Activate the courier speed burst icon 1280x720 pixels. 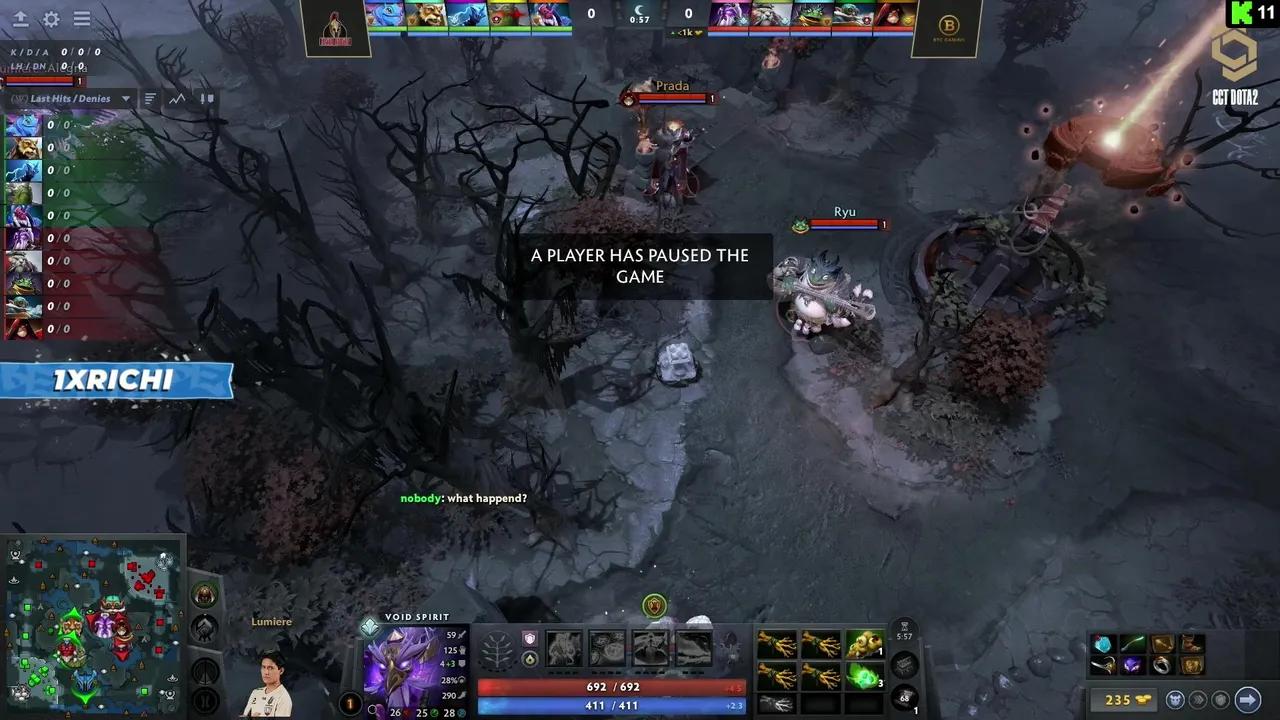tap(1199, 699)
